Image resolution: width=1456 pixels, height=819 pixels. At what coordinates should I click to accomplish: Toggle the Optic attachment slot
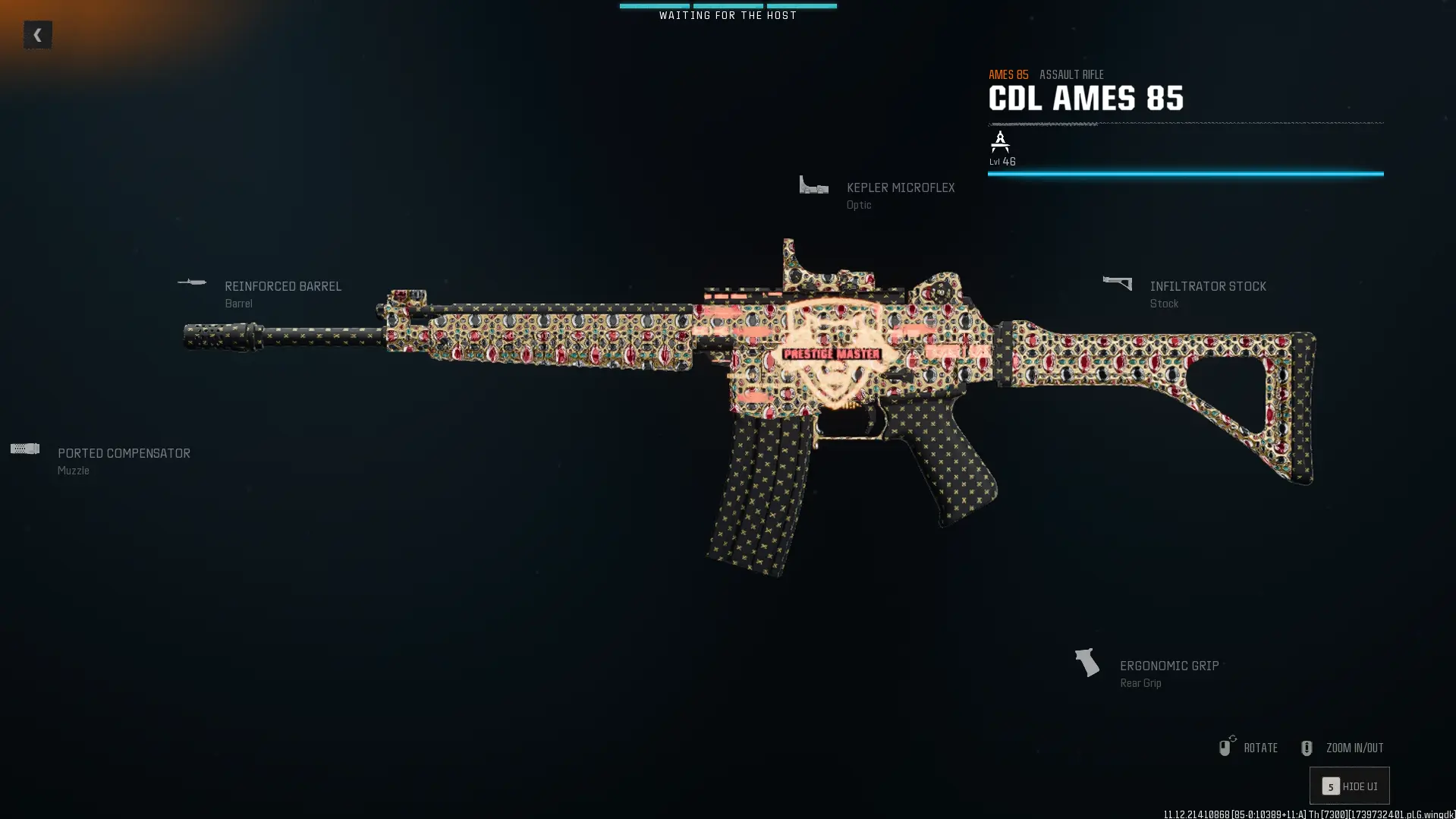(x=858, y=205)
